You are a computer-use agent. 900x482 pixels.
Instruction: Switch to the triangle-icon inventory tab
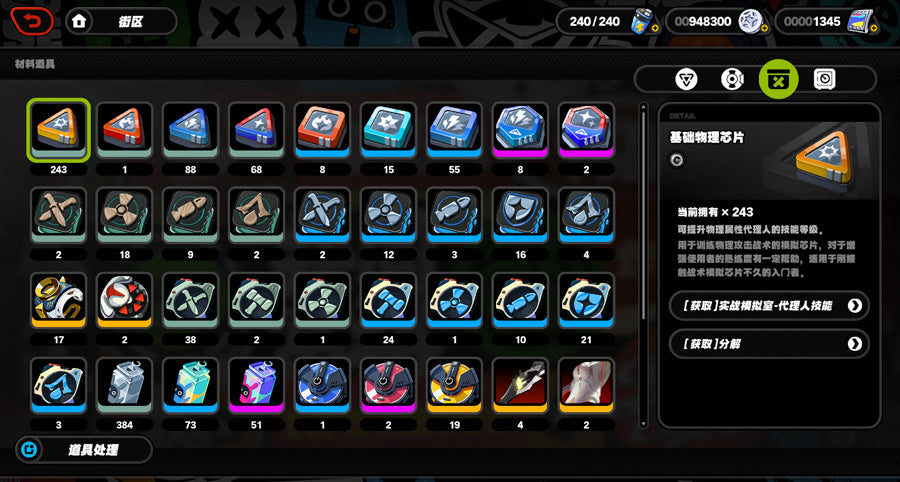pos(687,79)
